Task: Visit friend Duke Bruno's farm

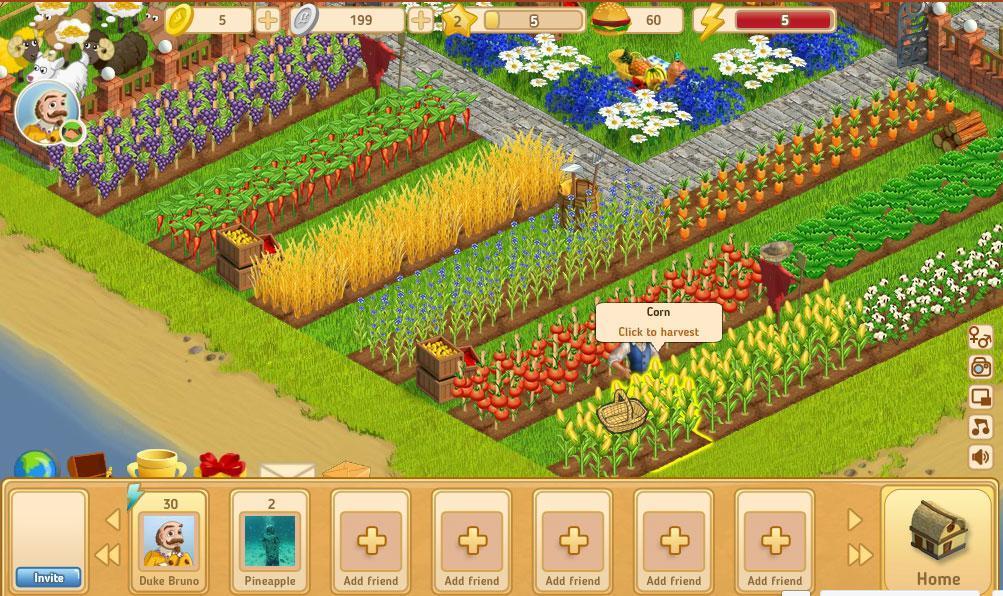Action: click(169, 541)
